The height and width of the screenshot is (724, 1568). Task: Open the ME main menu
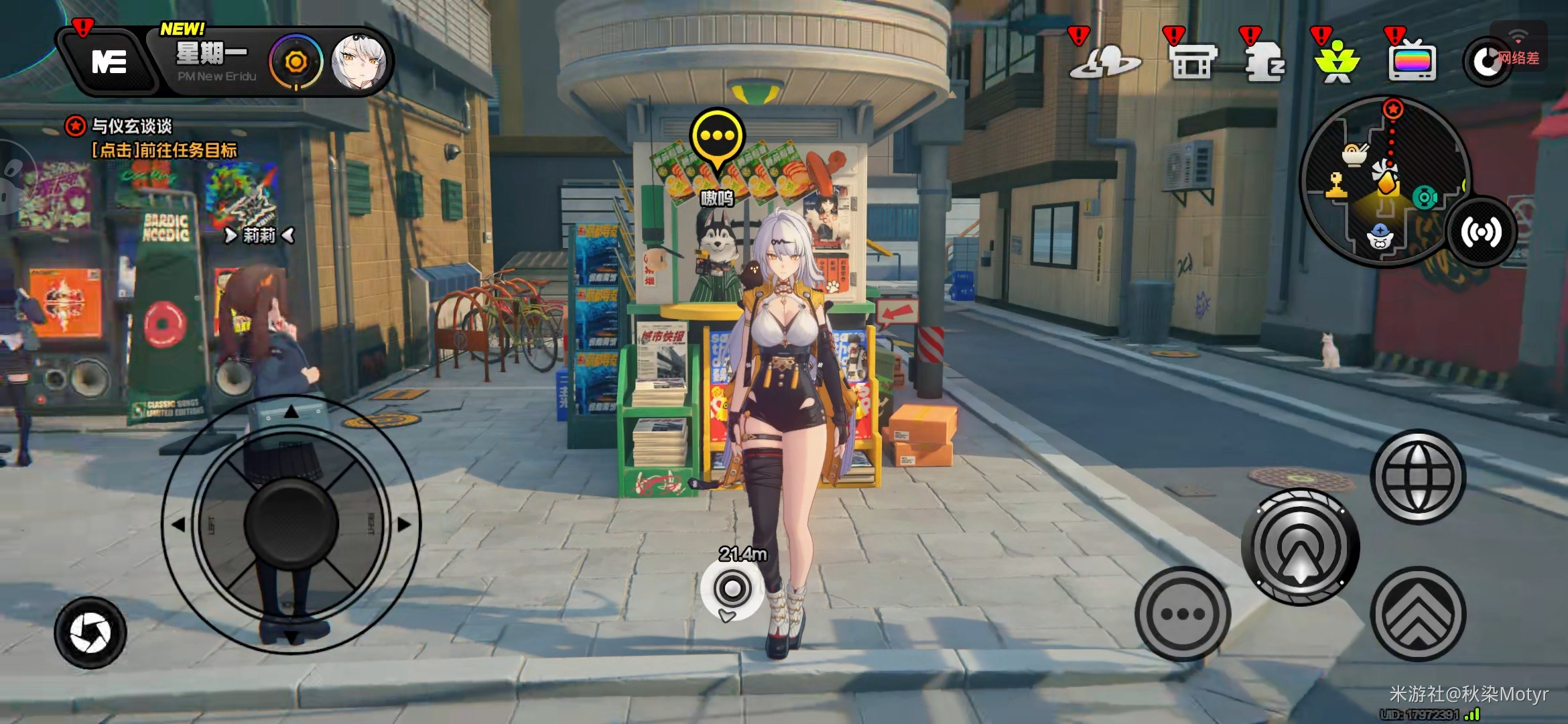coord(109,62)
